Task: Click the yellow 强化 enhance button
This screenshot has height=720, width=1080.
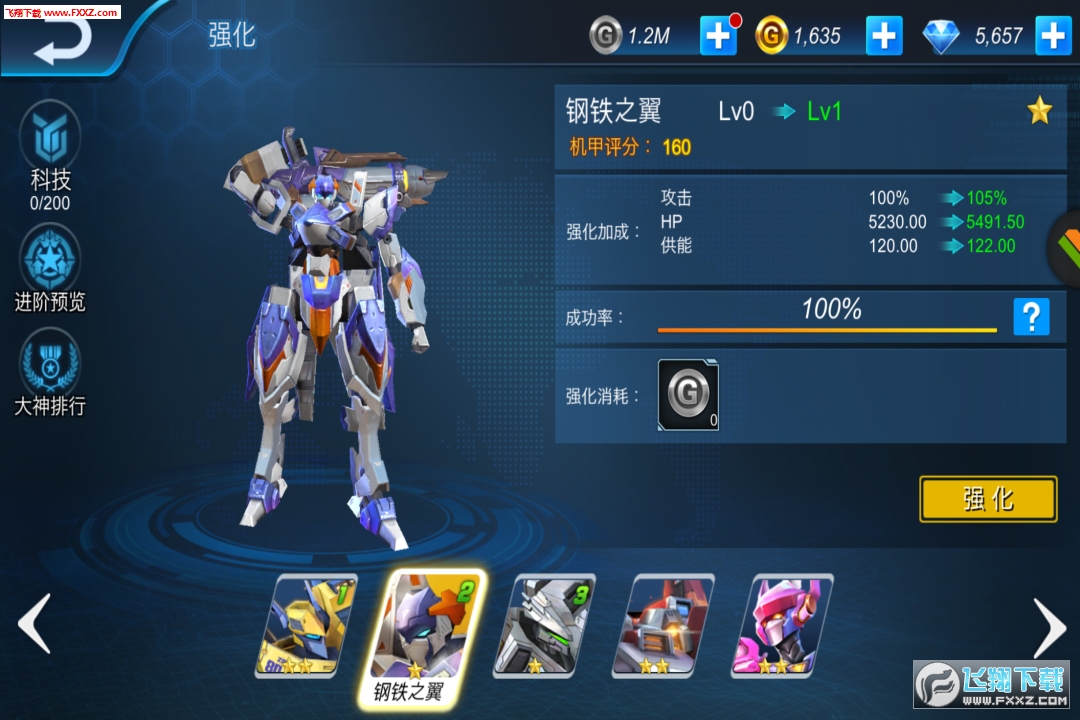Action: click(x=988, y=499)
